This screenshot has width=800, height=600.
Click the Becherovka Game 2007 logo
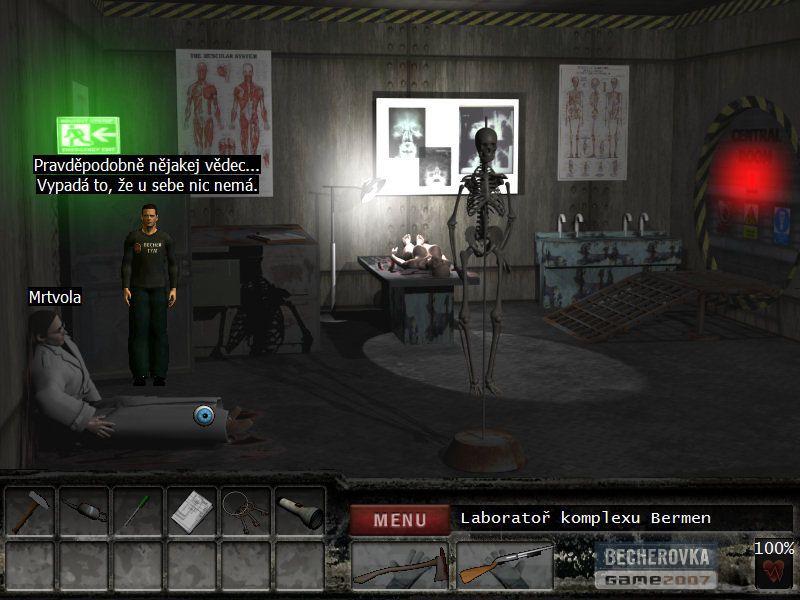click(x=656, y=567)
